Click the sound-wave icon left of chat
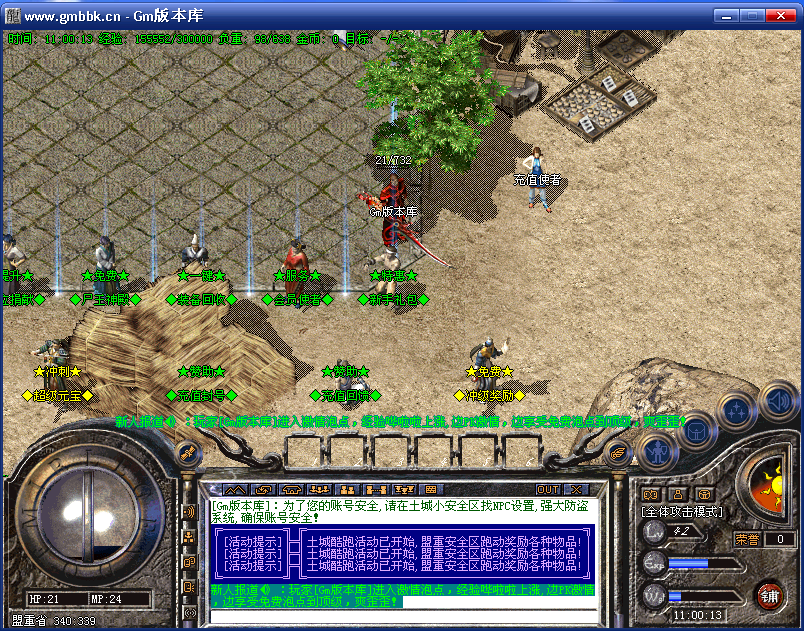The height and width of the screenshot is (631, 804). [x=189, y=512]
